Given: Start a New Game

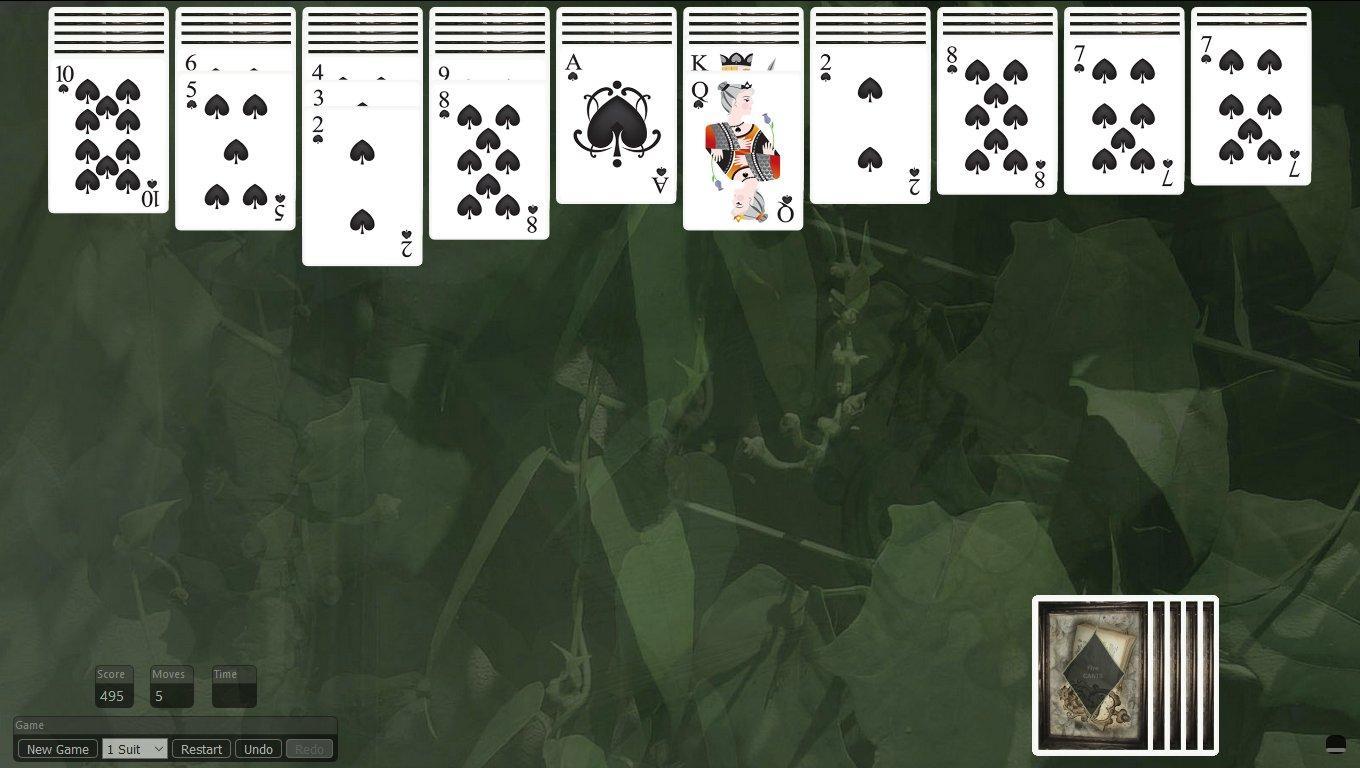Looking at the screenshot, I should tap(56, 748).
